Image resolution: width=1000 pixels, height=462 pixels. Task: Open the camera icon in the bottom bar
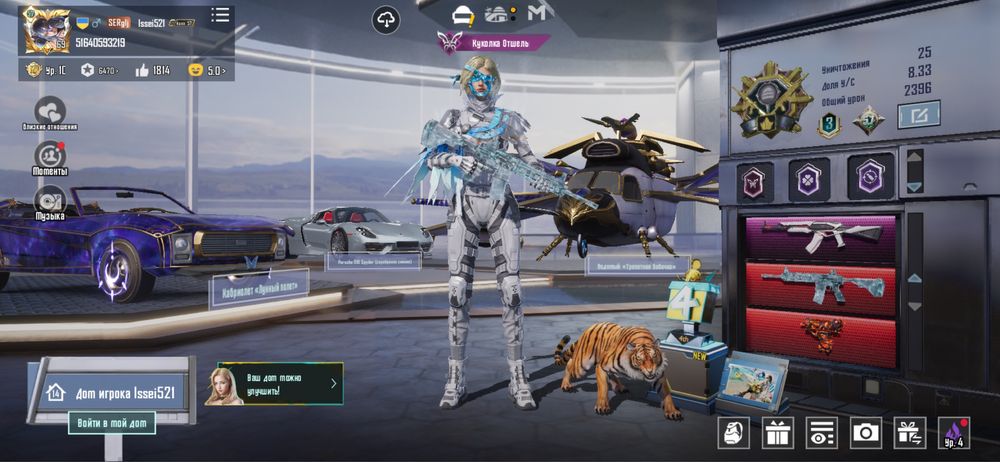(865, 432)
